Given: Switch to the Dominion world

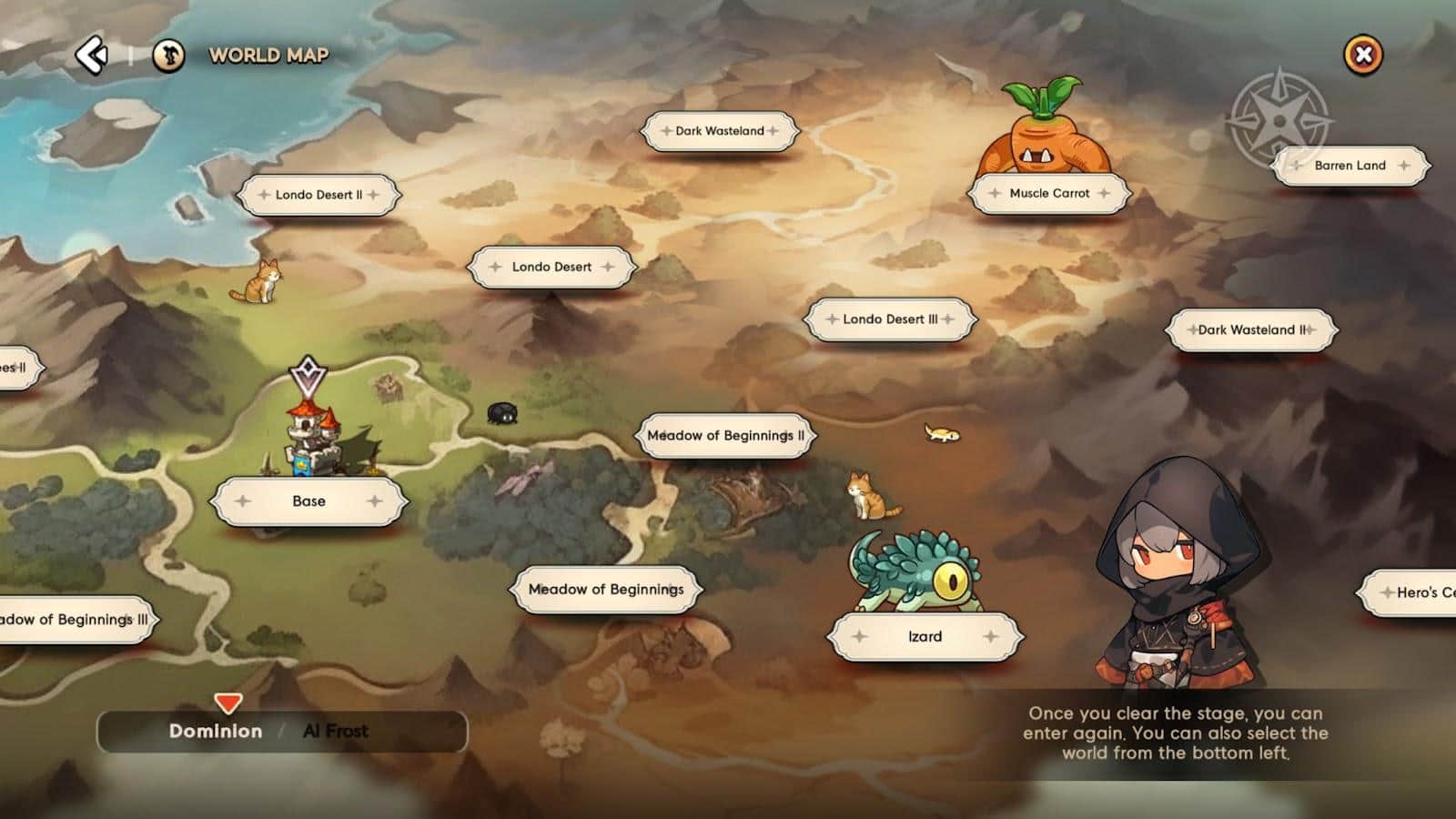Looking at the screenshot, I should (x=216, y=732).
